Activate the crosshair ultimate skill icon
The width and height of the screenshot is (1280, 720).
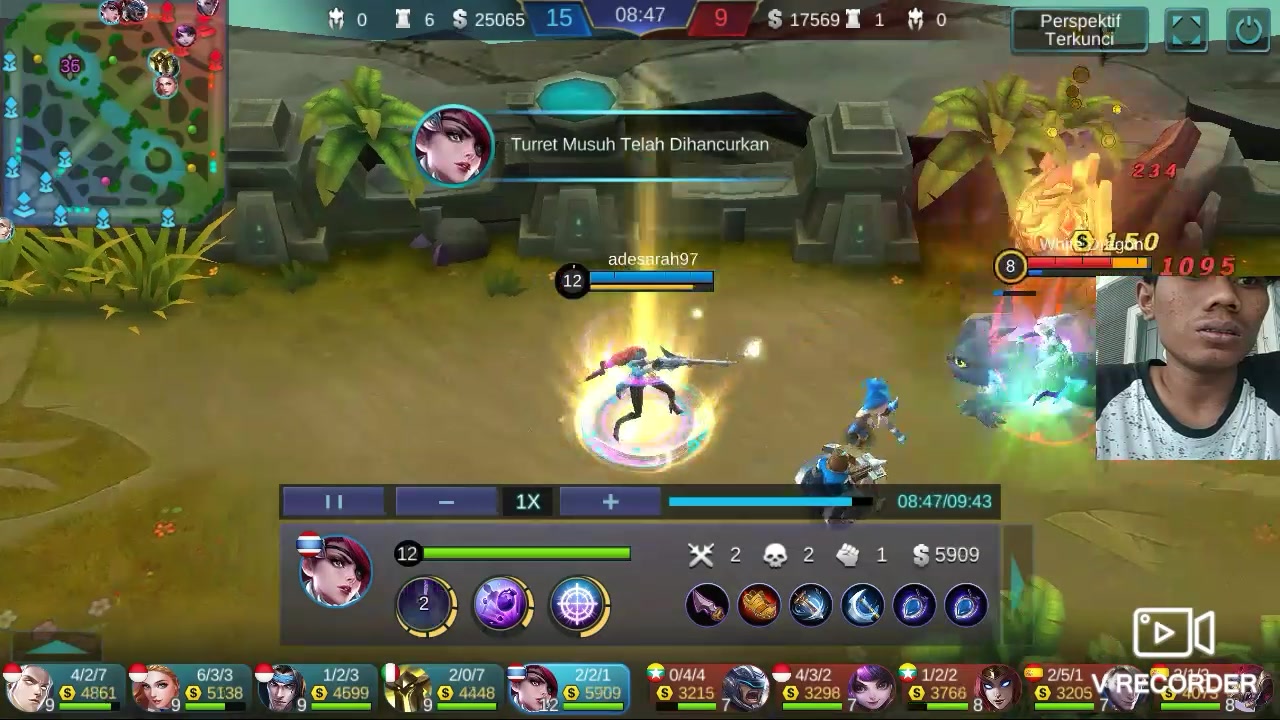click(x=578, y=605)
